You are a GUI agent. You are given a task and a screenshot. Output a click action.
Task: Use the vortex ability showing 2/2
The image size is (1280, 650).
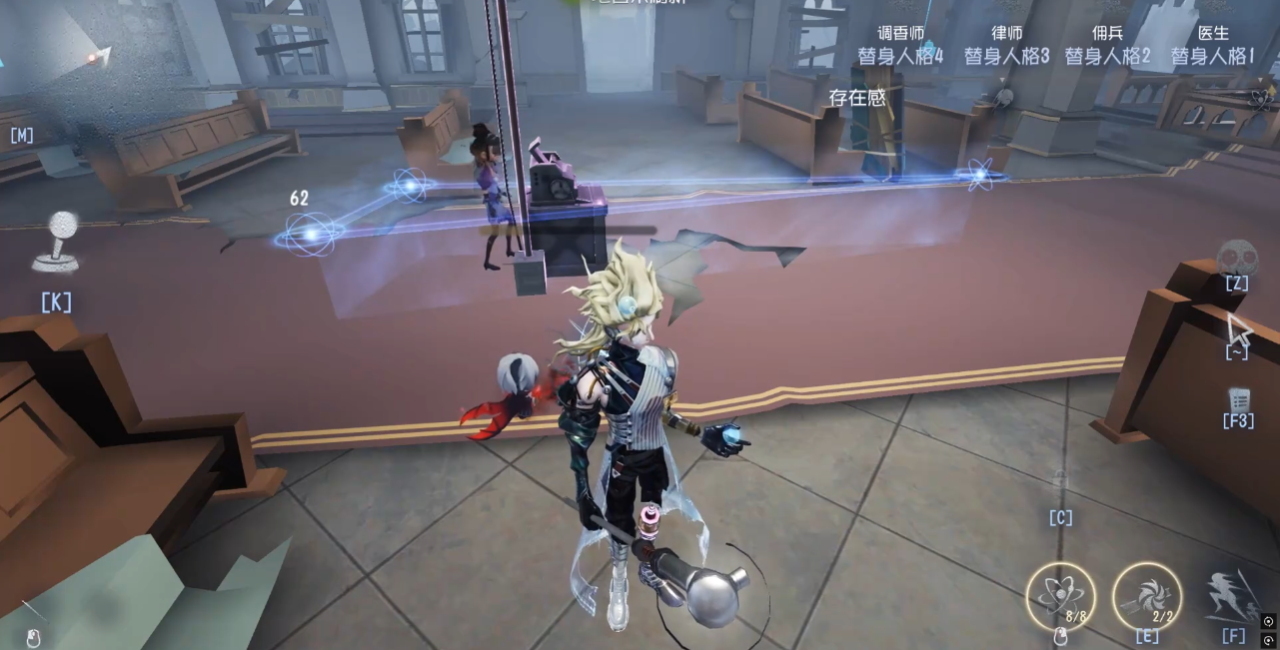[x=1147, y=596]
